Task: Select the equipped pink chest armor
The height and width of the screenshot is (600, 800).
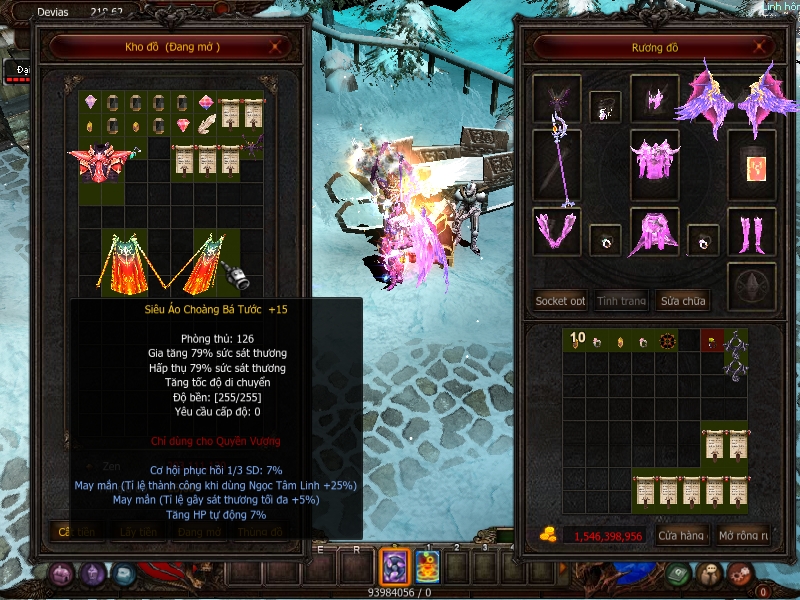Action: (x=654, y=160)
